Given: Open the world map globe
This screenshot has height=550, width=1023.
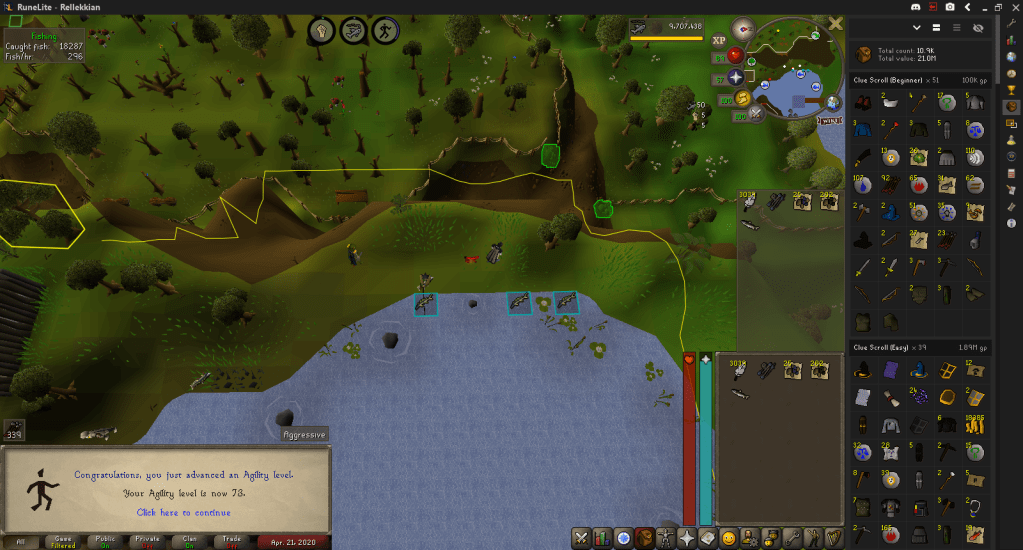Looking at the screenshot, I should [x=833, y=101].
